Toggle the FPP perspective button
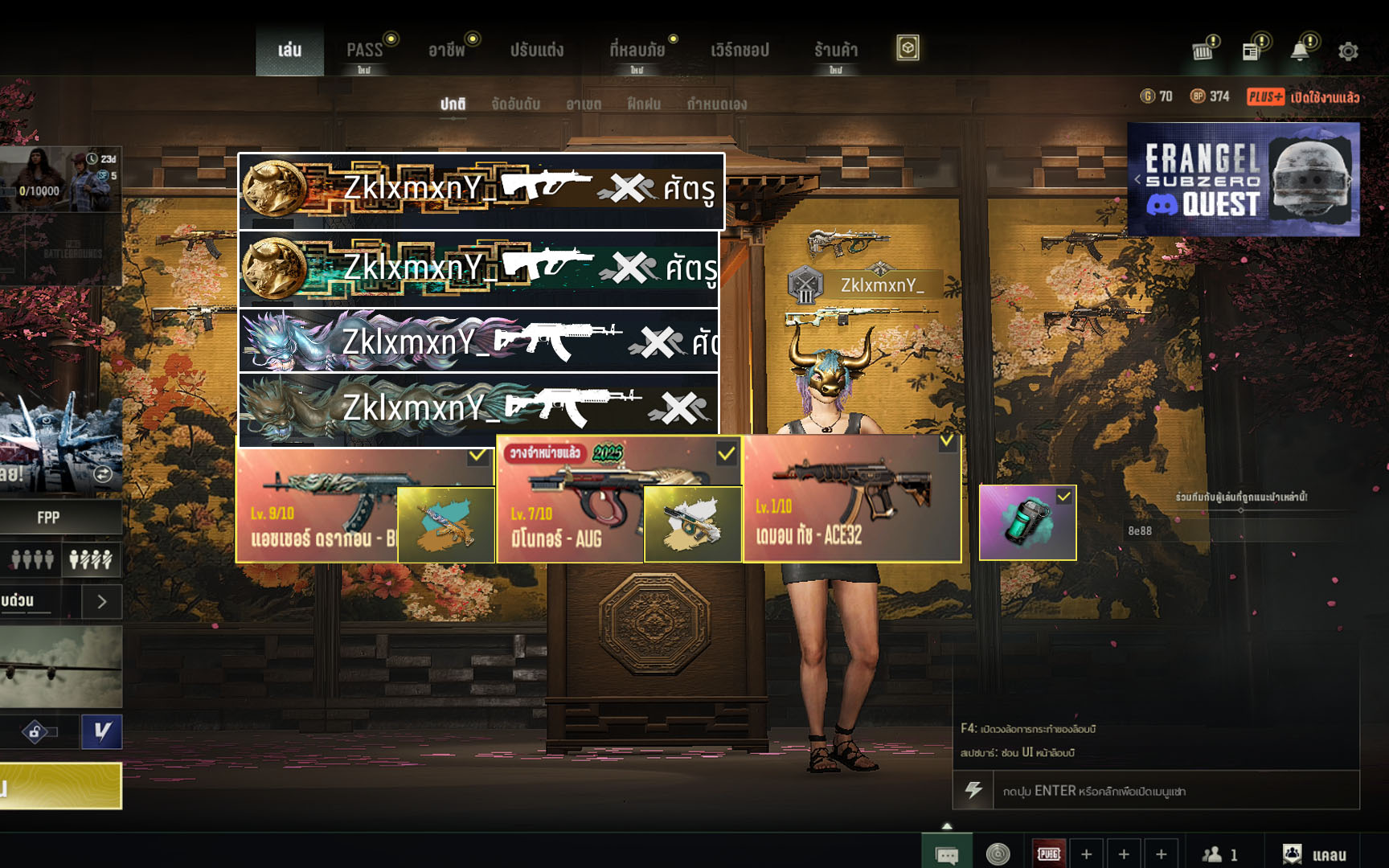Viewport: 1389px width, 868px height. click(48, 518)
